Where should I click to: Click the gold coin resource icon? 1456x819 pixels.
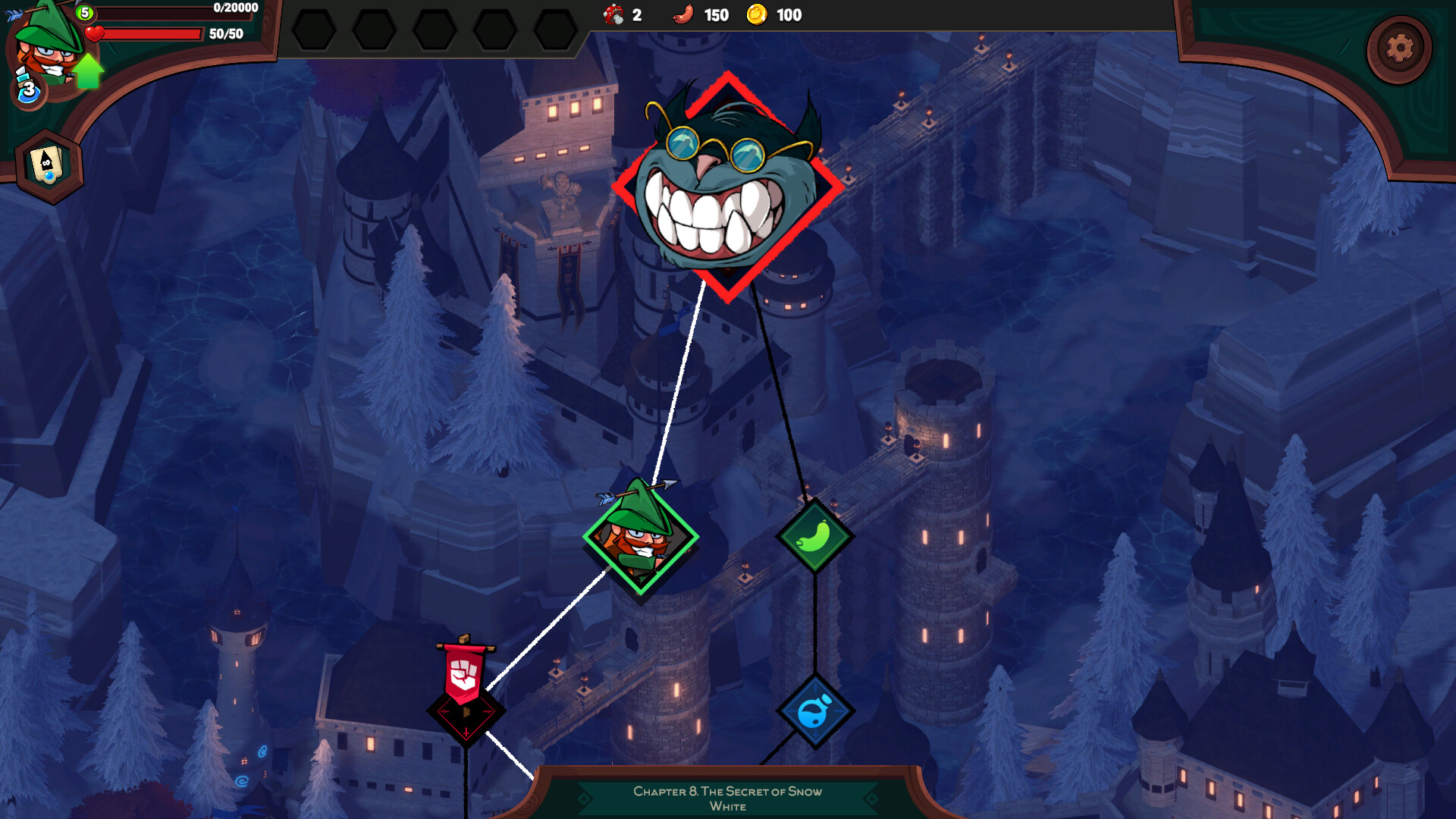click(x=758, y=14)
